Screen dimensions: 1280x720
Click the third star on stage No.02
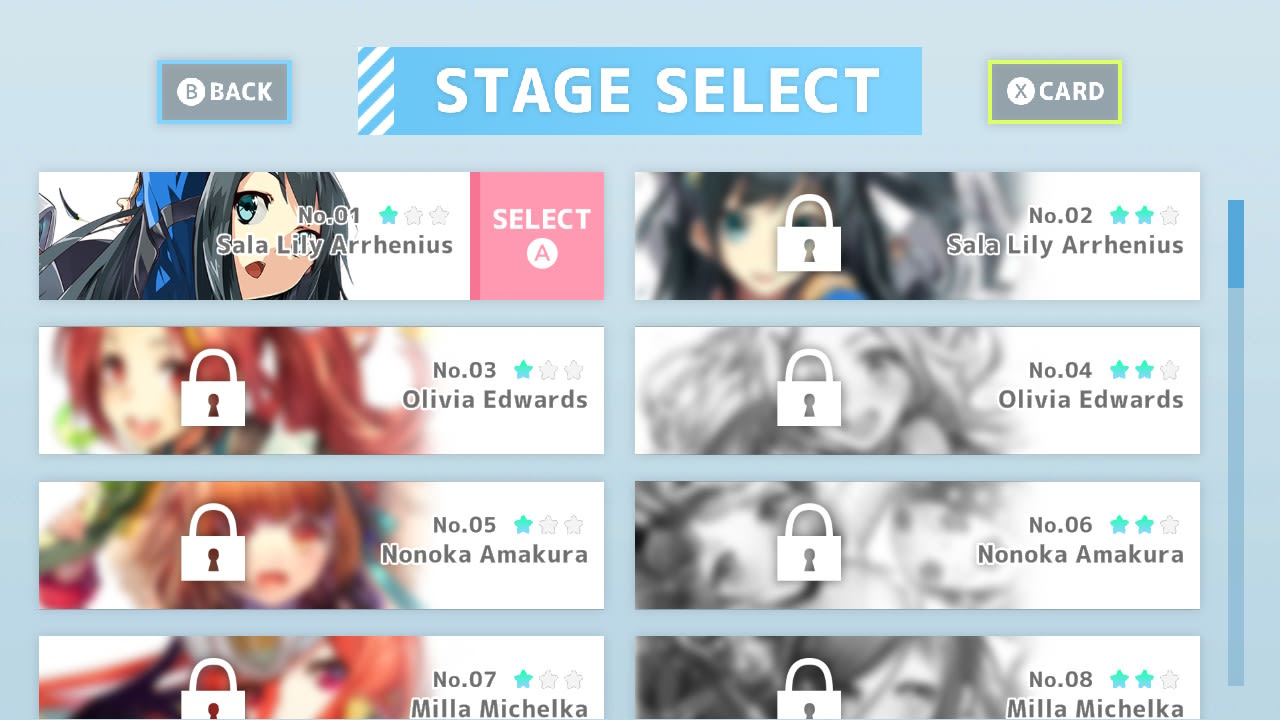(x=1169, y=215)
